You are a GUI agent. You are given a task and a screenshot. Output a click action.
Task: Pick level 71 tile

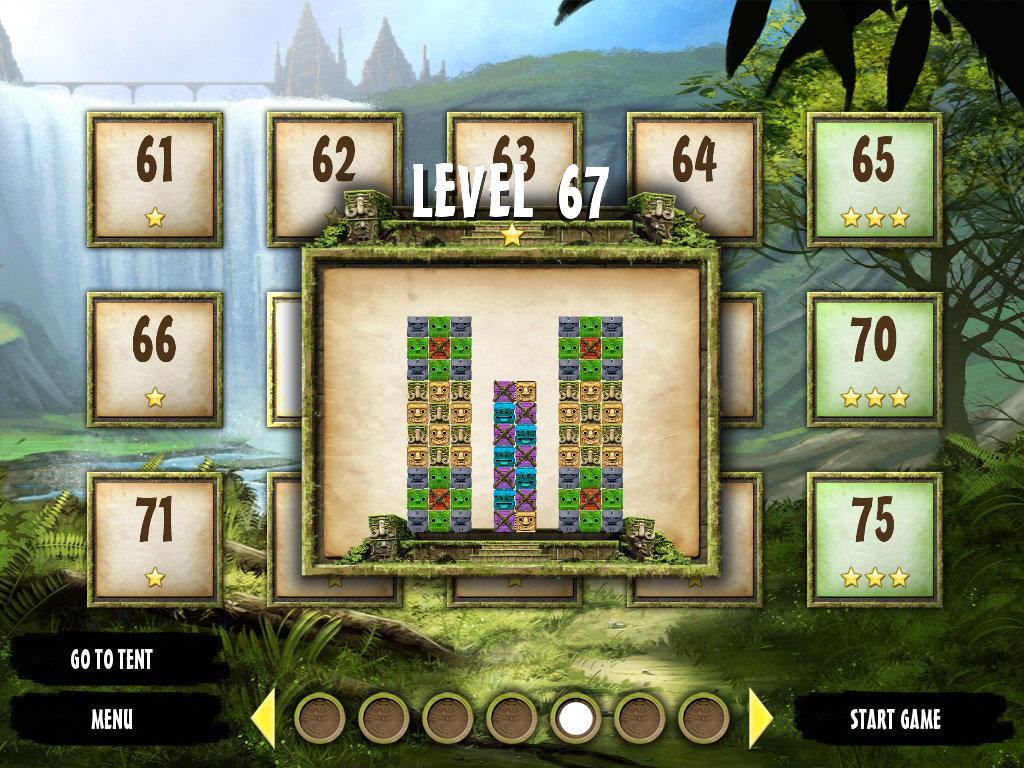[155, 539]
